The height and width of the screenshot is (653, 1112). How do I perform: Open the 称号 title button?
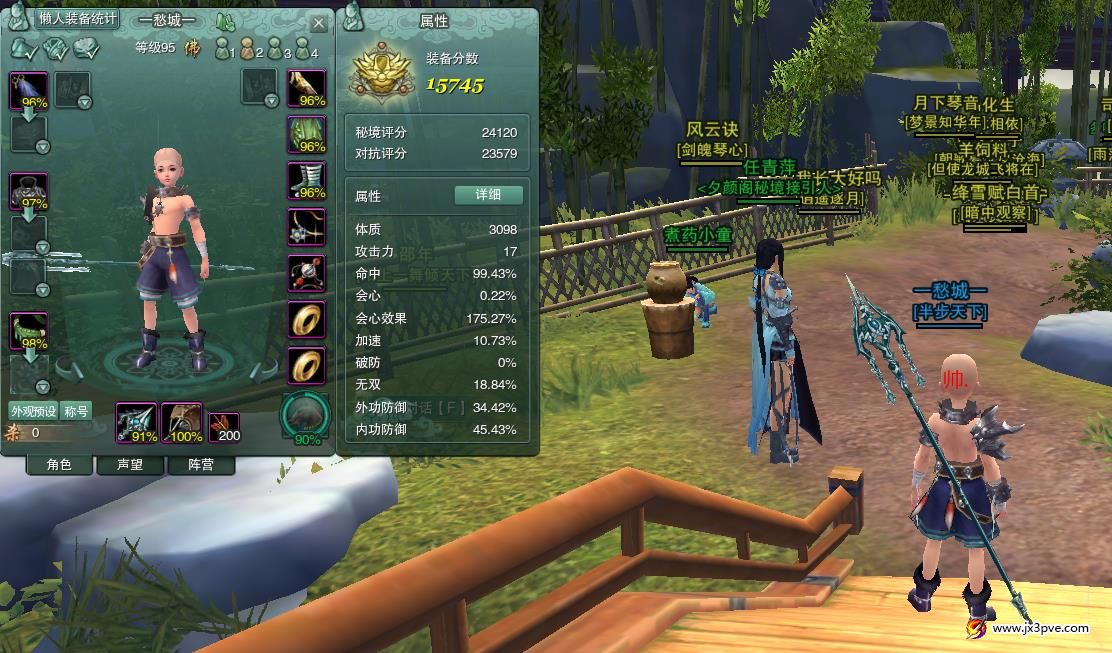(x=77, y=411)
